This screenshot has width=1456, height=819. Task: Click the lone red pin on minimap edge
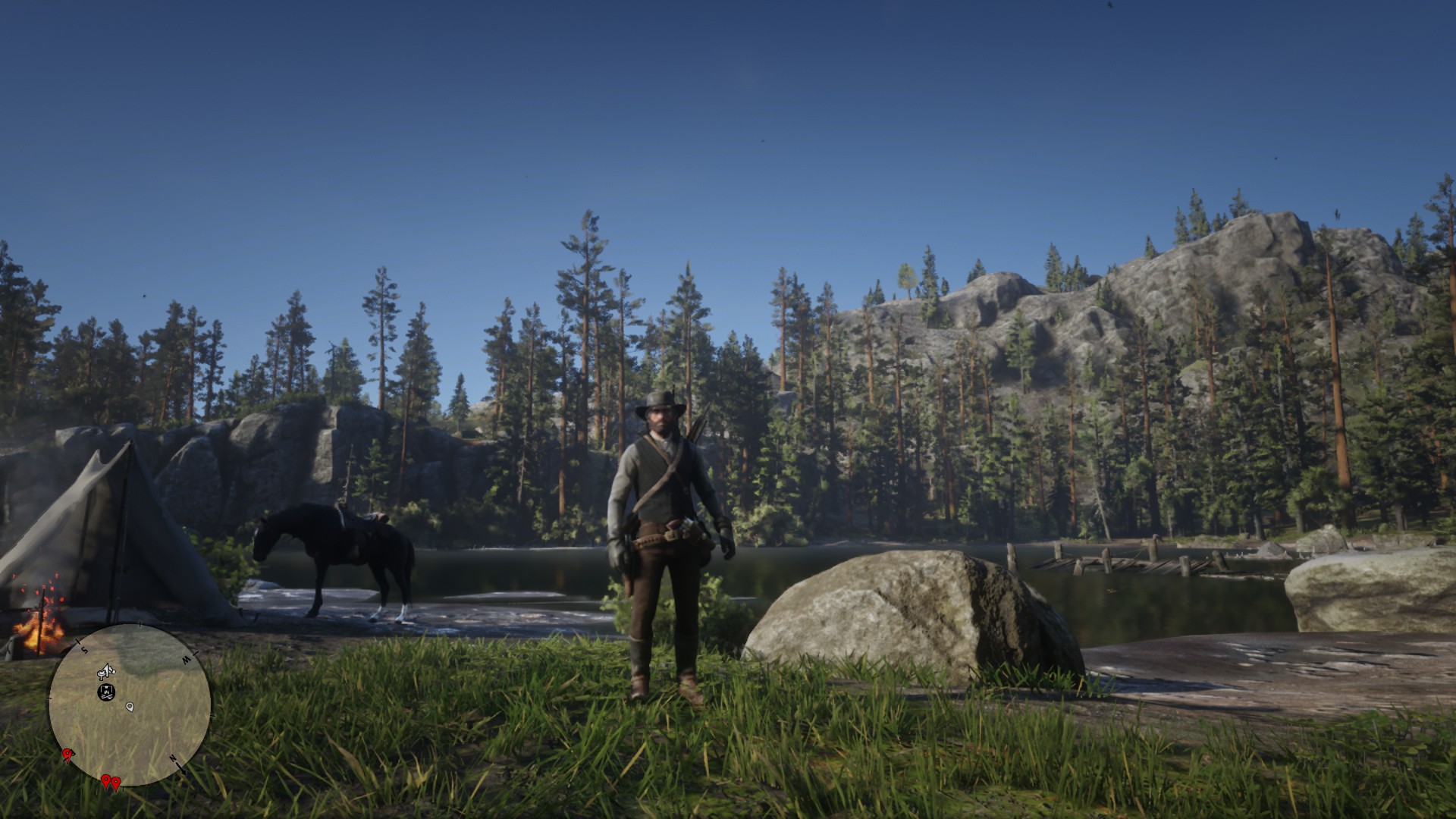(67, 753)
